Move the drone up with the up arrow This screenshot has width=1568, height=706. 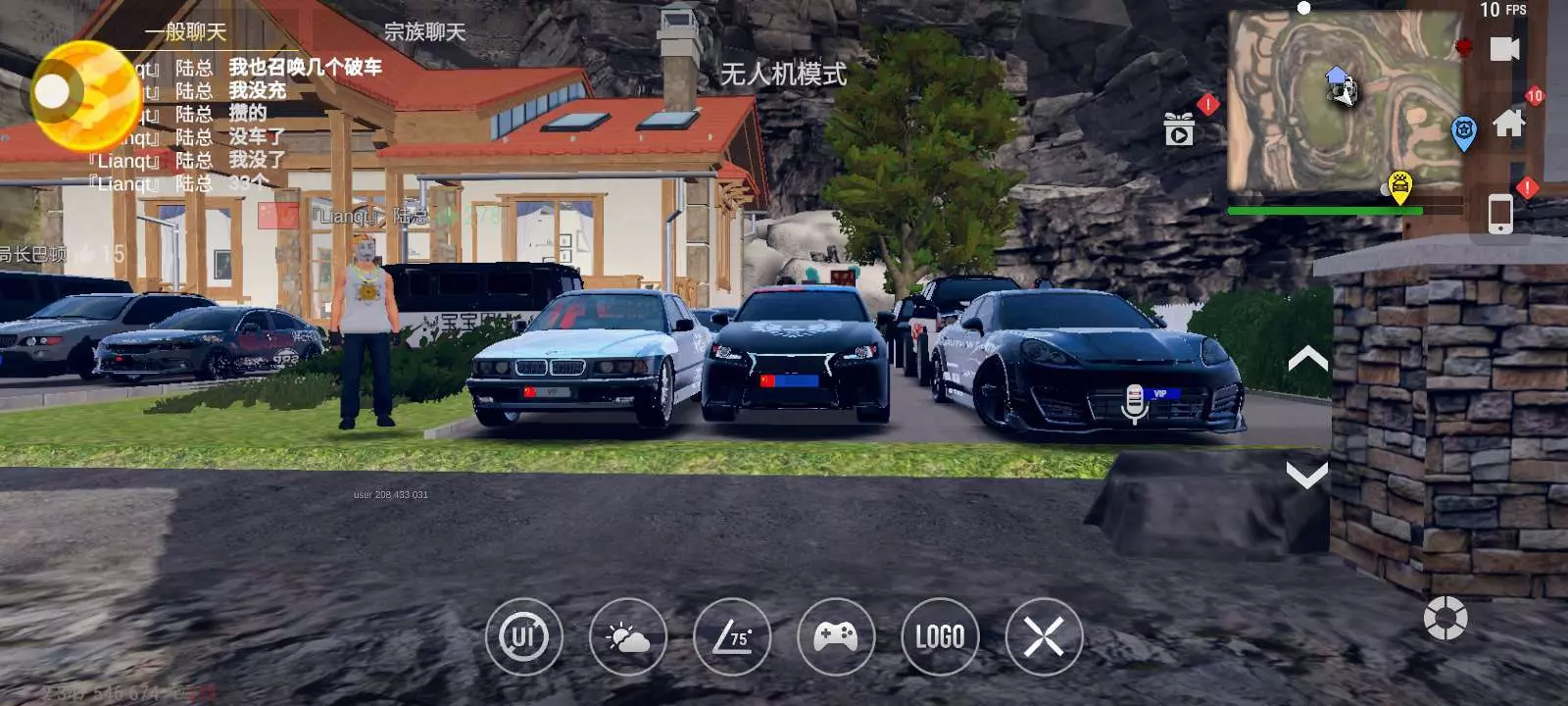tap(1307, 359)
